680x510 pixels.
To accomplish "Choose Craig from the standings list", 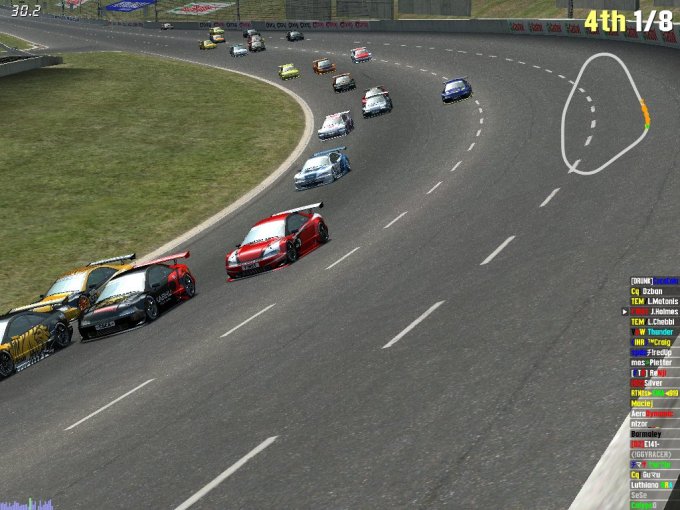I will (654, 342).
